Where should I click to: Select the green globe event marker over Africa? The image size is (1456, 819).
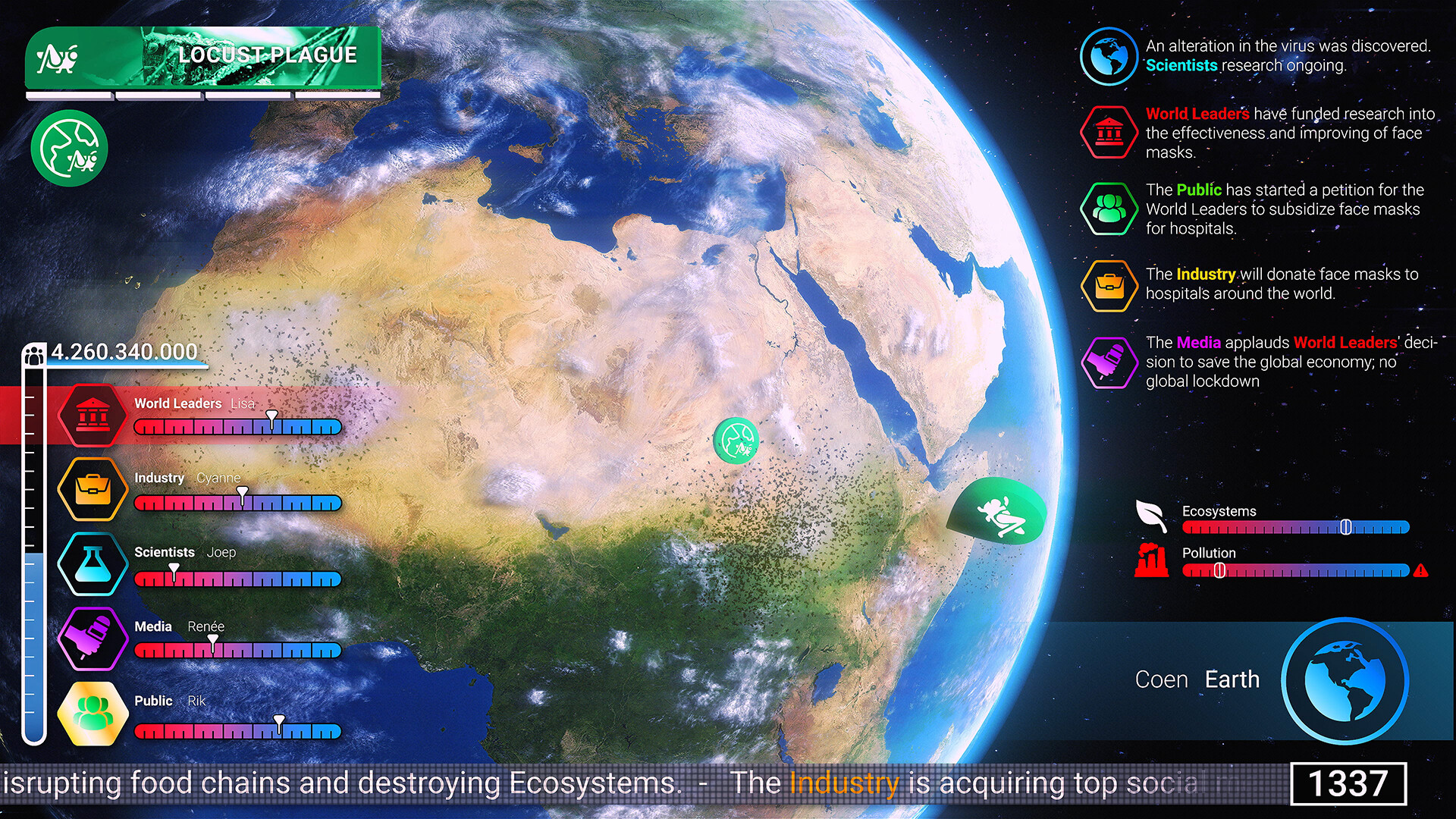[x=735, y=441]
